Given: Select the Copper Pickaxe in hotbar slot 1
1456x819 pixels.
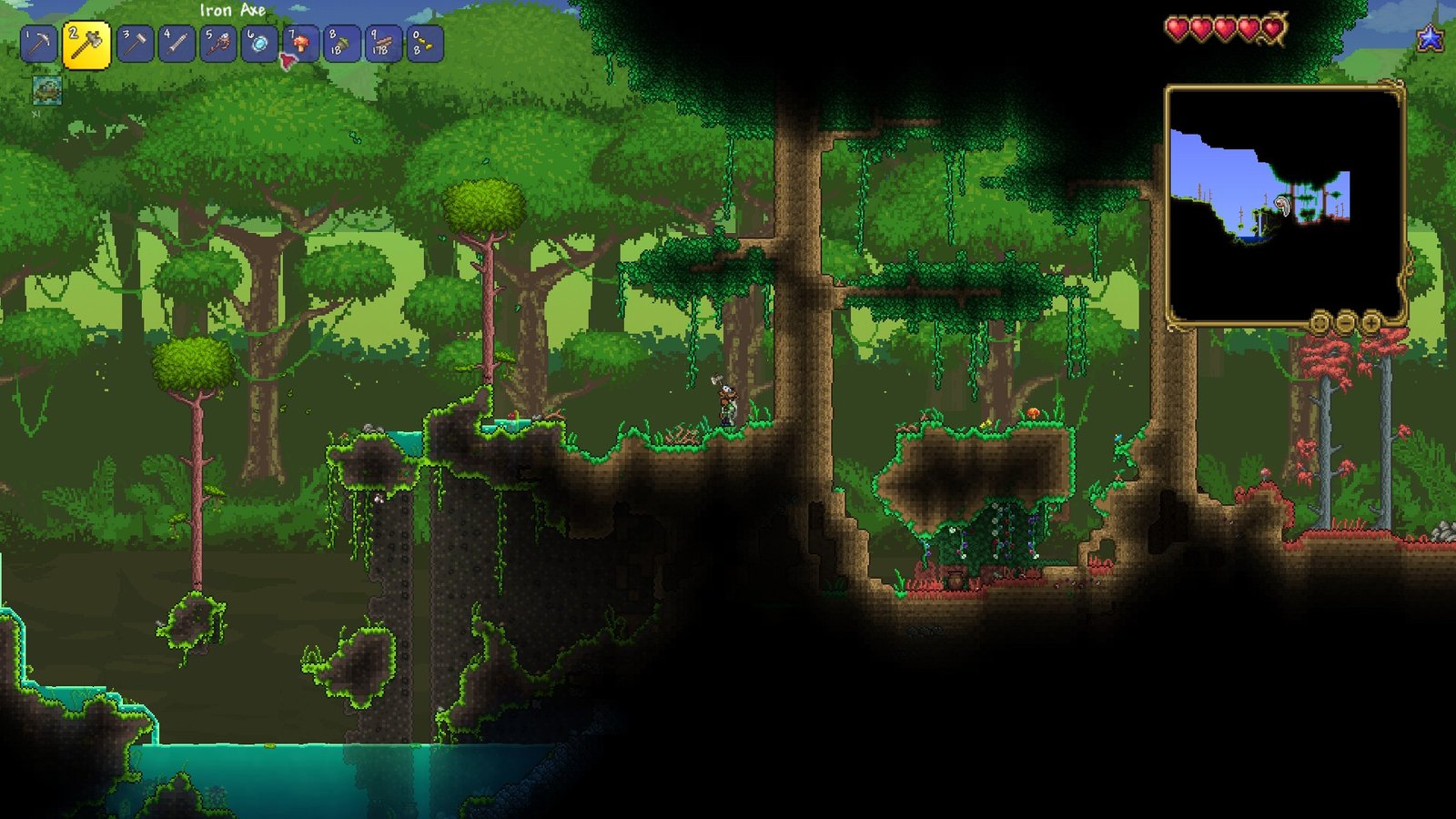Looking at the screenshot, I should (41, 42).
